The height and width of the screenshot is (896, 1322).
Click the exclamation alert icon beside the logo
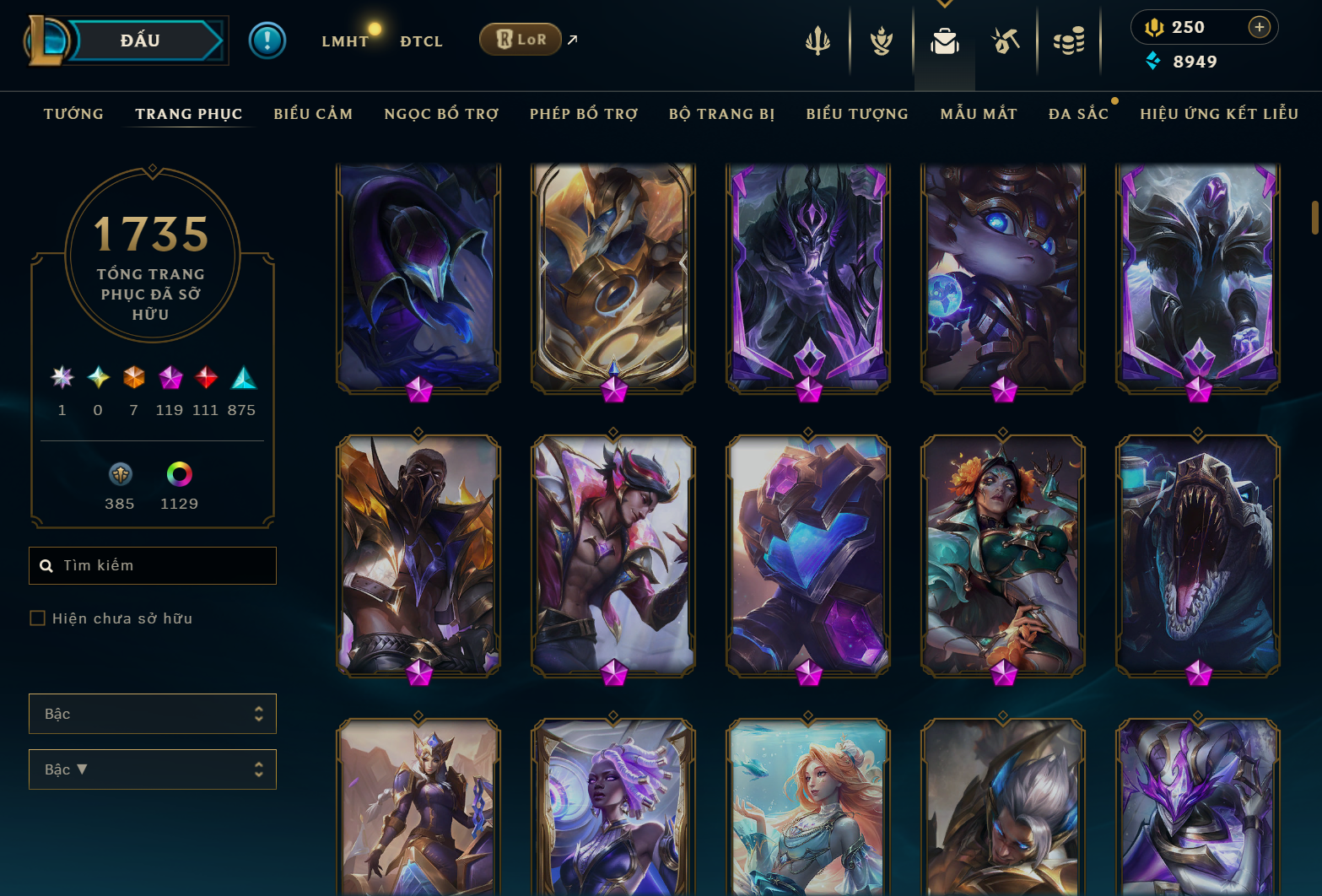click(x=267, y=40)
